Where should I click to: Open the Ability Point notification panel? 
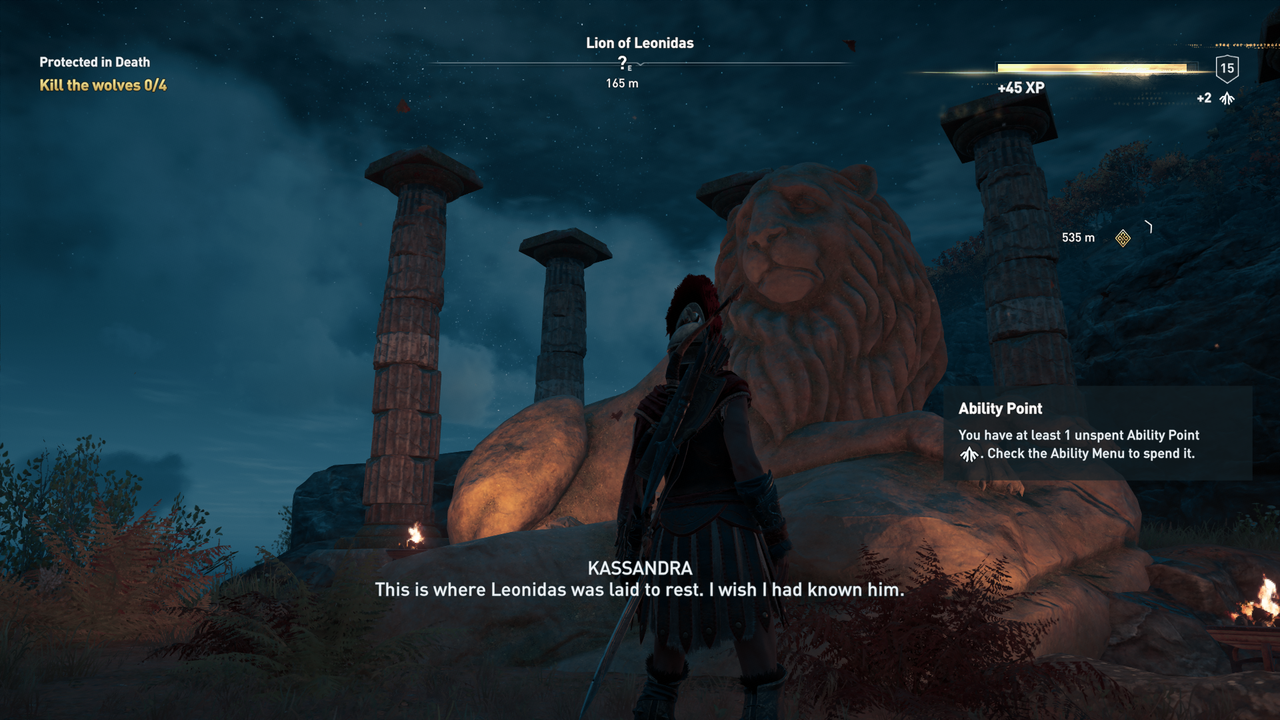1097,433
